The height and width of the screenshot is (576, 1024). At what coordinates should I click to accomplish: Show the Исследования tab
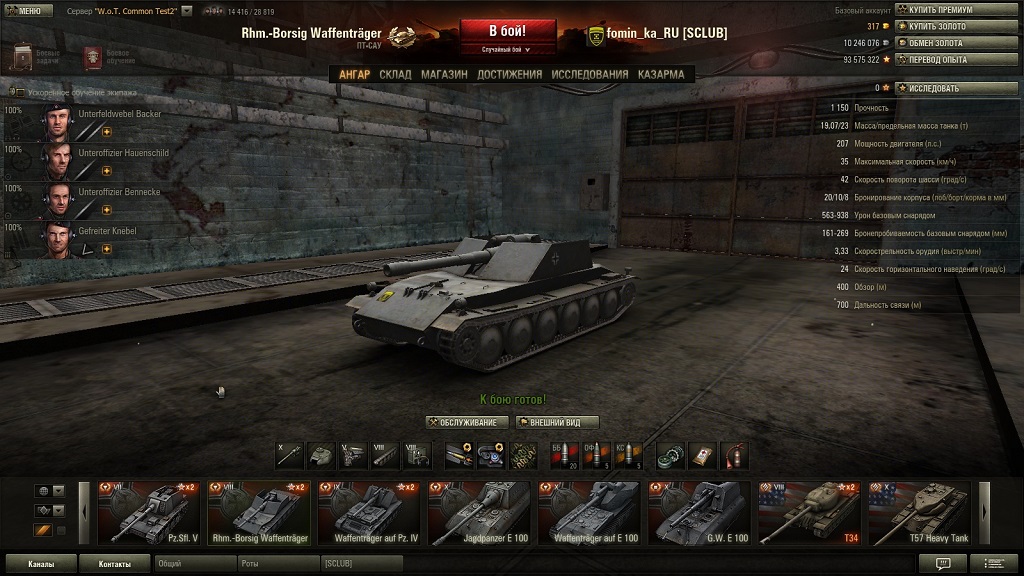pyautogui.click(x=590, y=74)
